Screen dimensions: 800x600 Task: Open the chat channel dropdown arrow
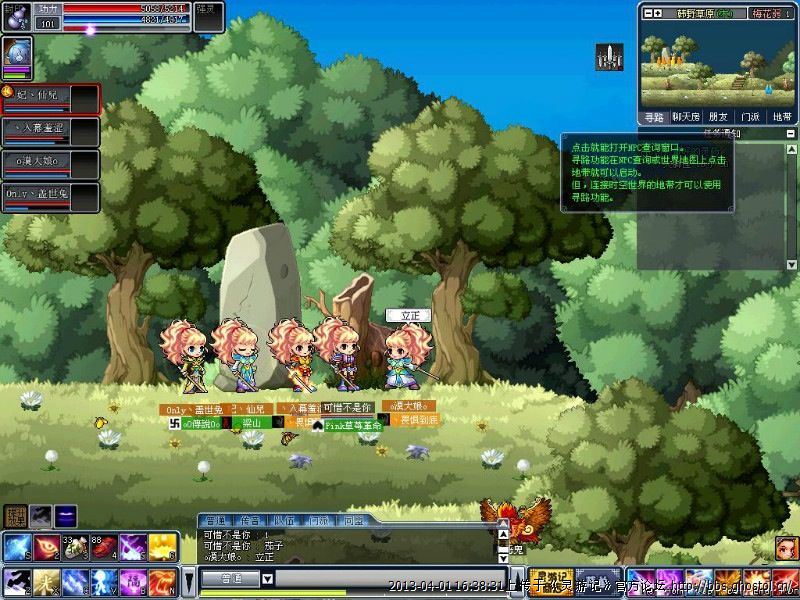(x=268, y=578)
